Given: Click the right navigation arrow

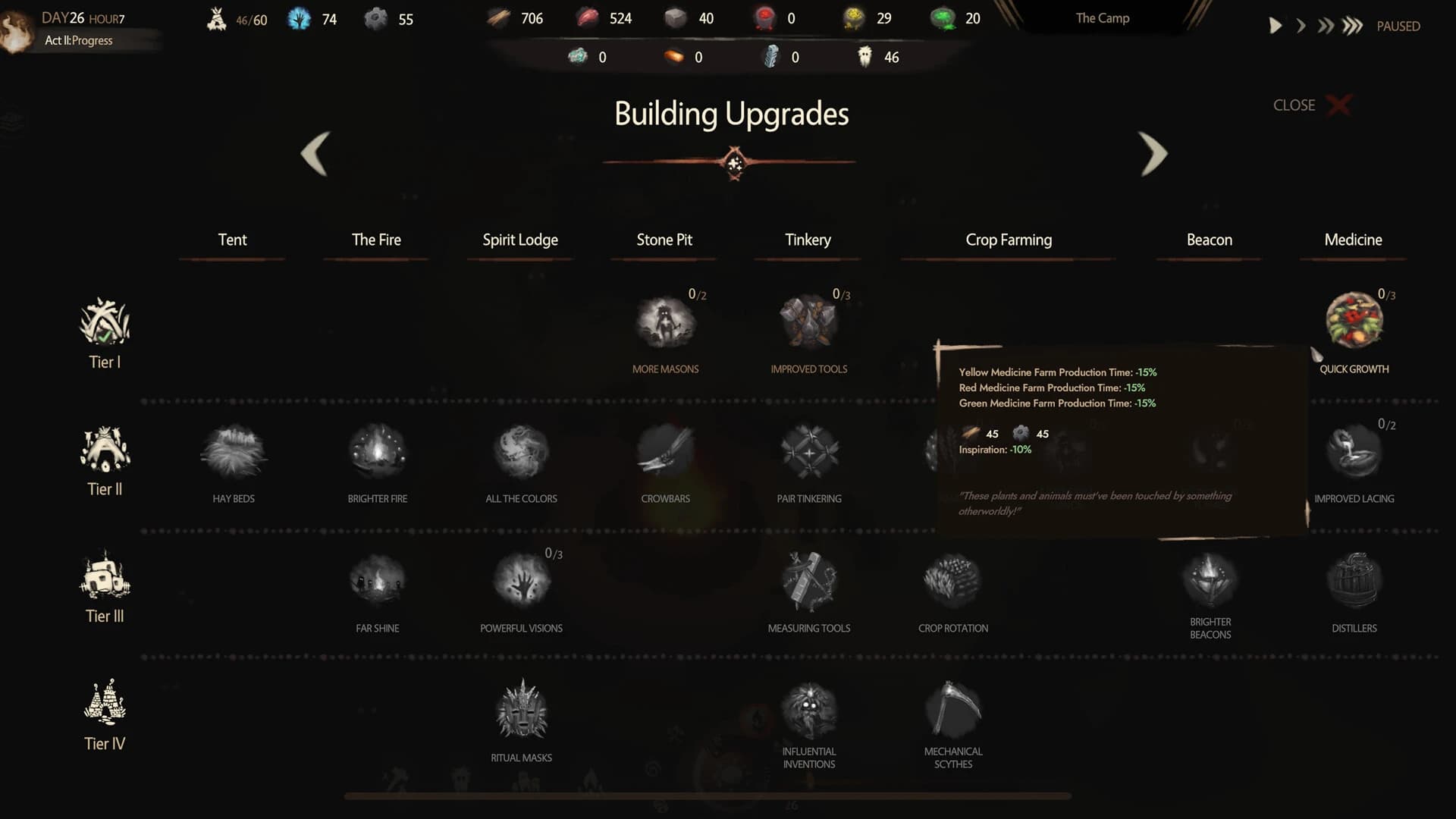Looking at the screenshot, I should [1153, 154].
